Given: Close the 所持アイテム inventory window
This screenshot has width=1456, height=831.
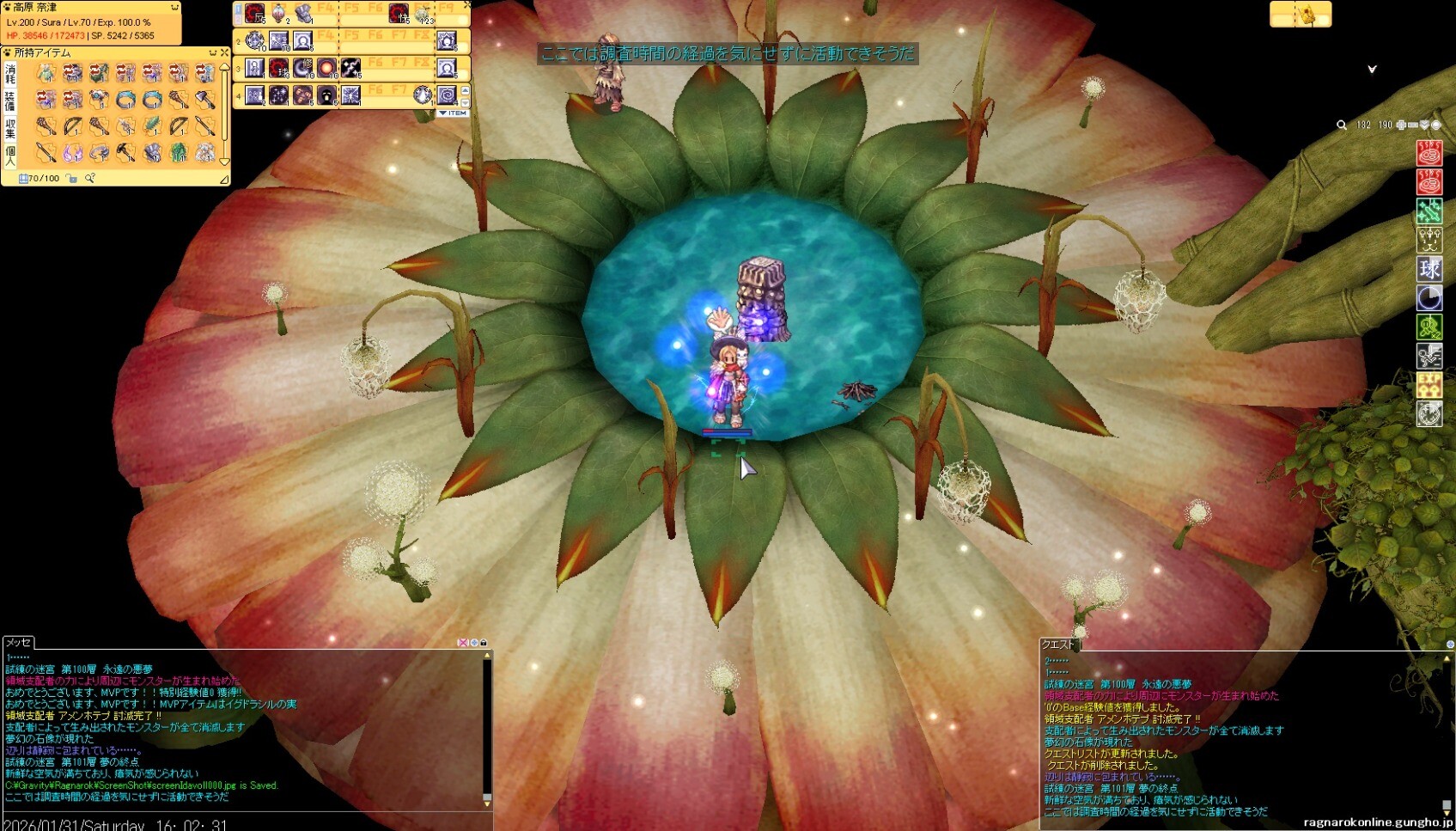Looking at the screenshot, I should tap(224, 53).
